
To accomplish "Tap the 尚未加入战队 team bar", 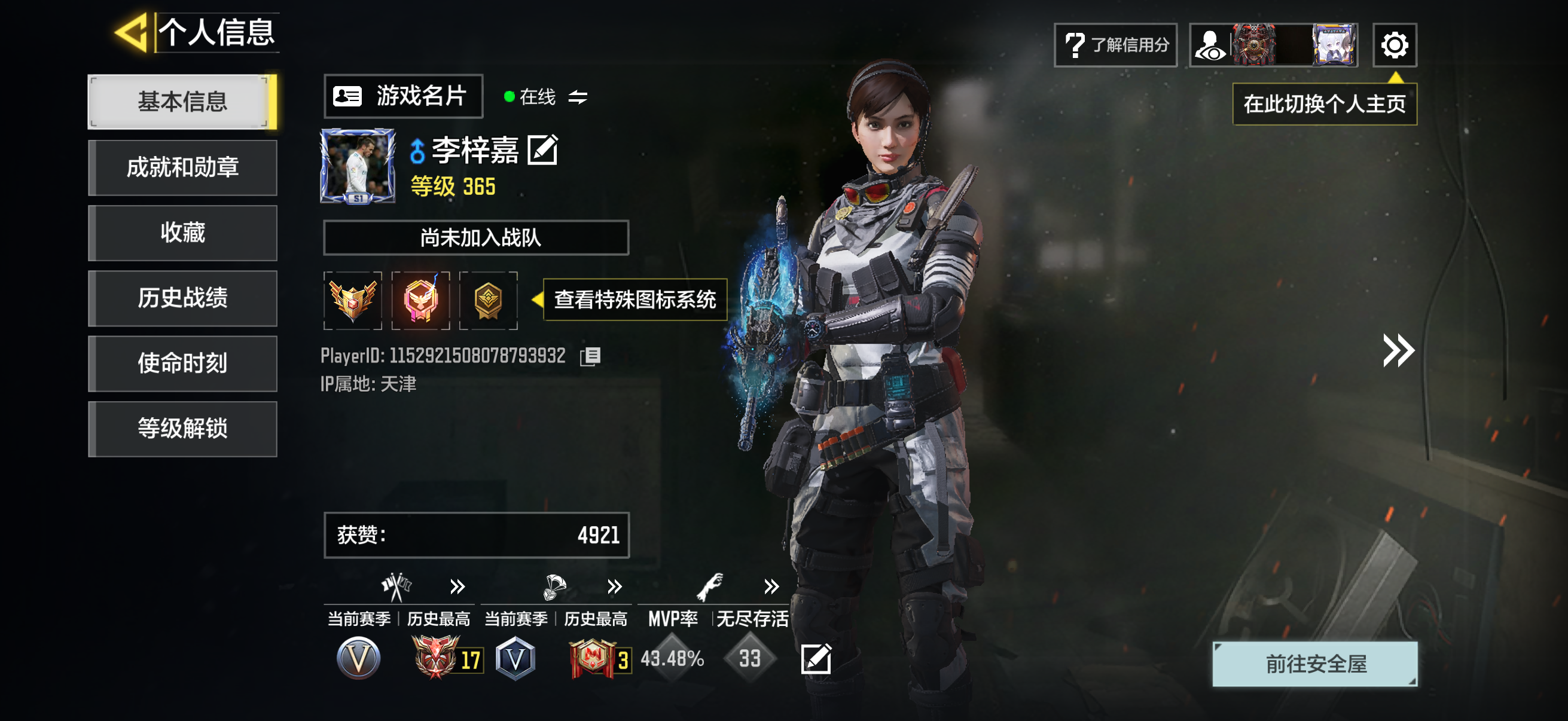I will click(x=475, y=237).
